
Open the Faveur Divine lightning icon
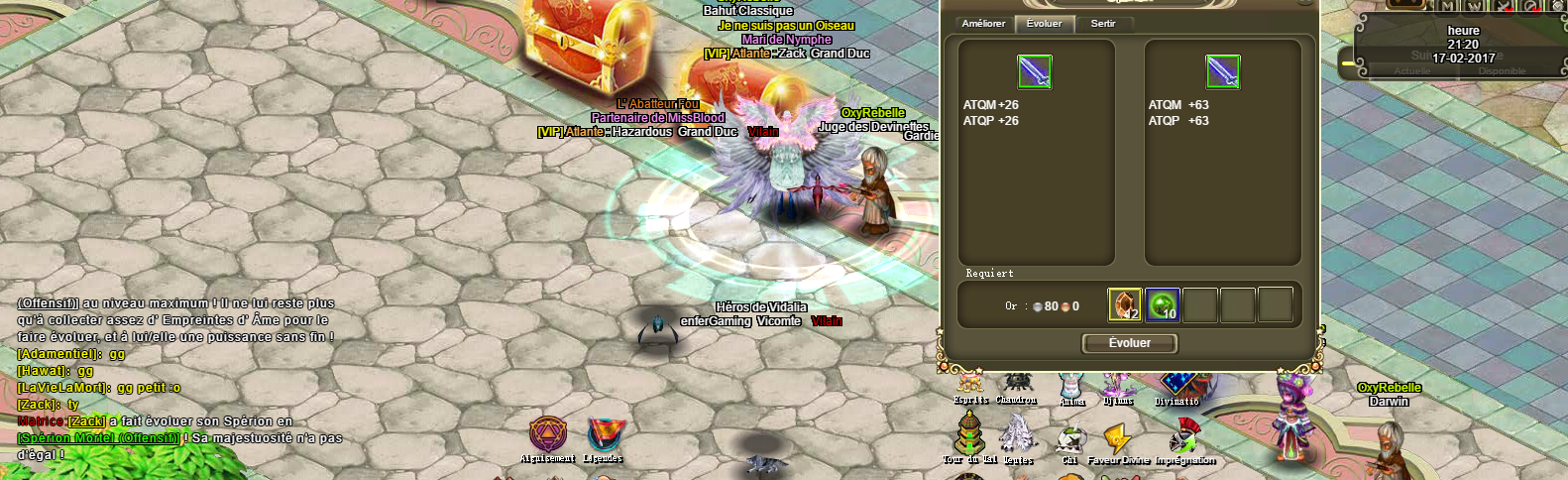pyautogui.click(x=1118, y=440)
